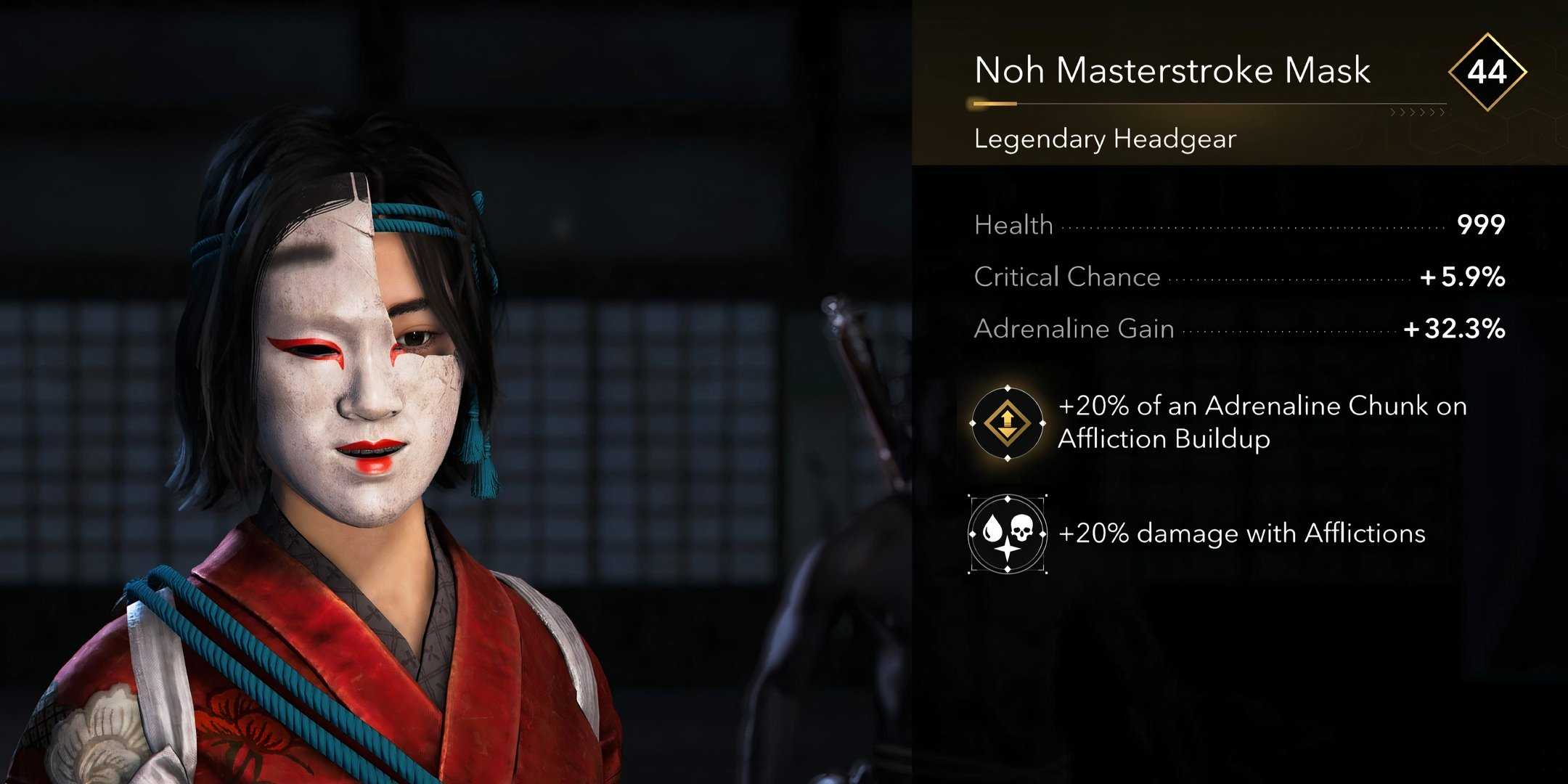Click the rightmost chevron near the level badge

click(x=1442, y=113)
